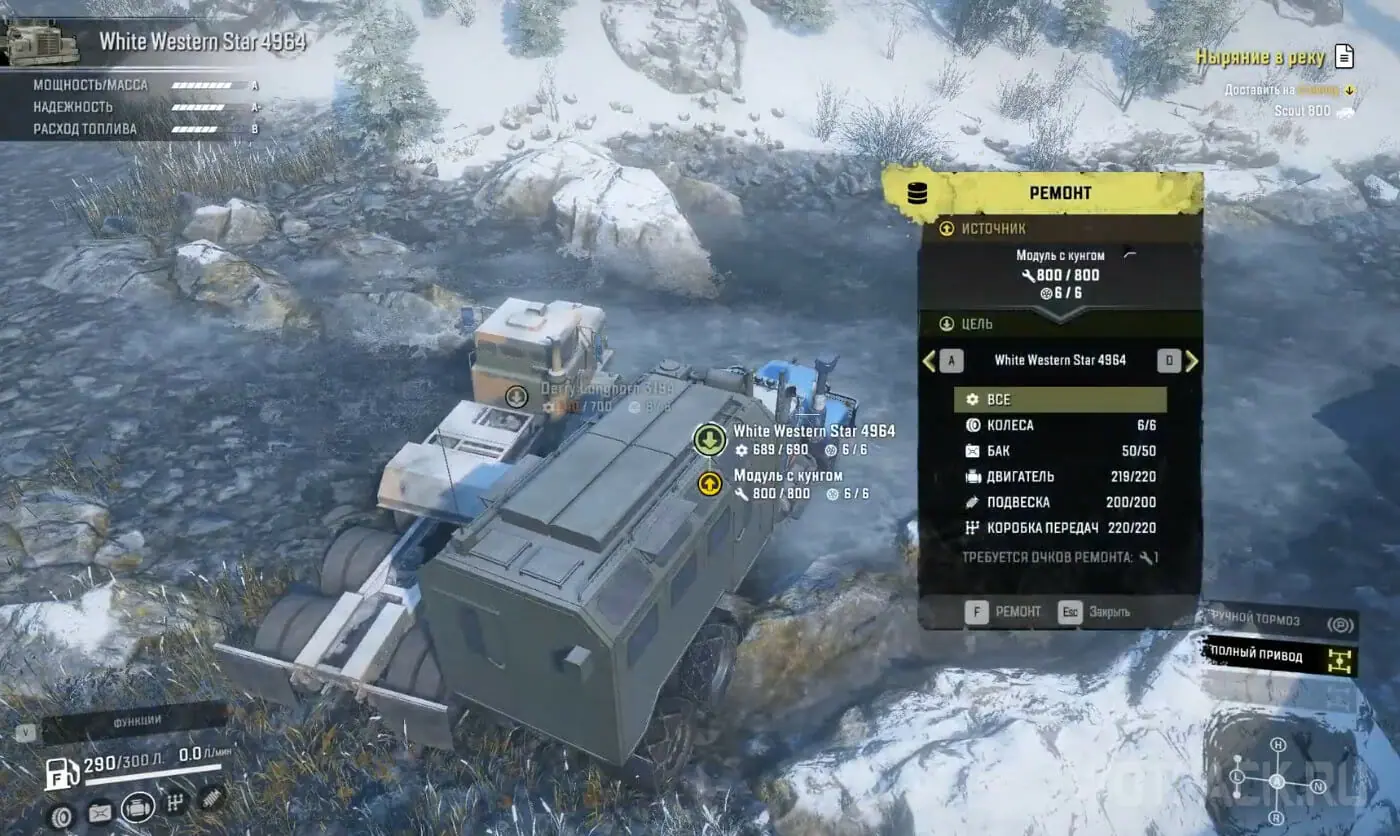1400x836 pixels.
Task: Select the White Western Star 4964 green marker
Action: pos(709,439)
